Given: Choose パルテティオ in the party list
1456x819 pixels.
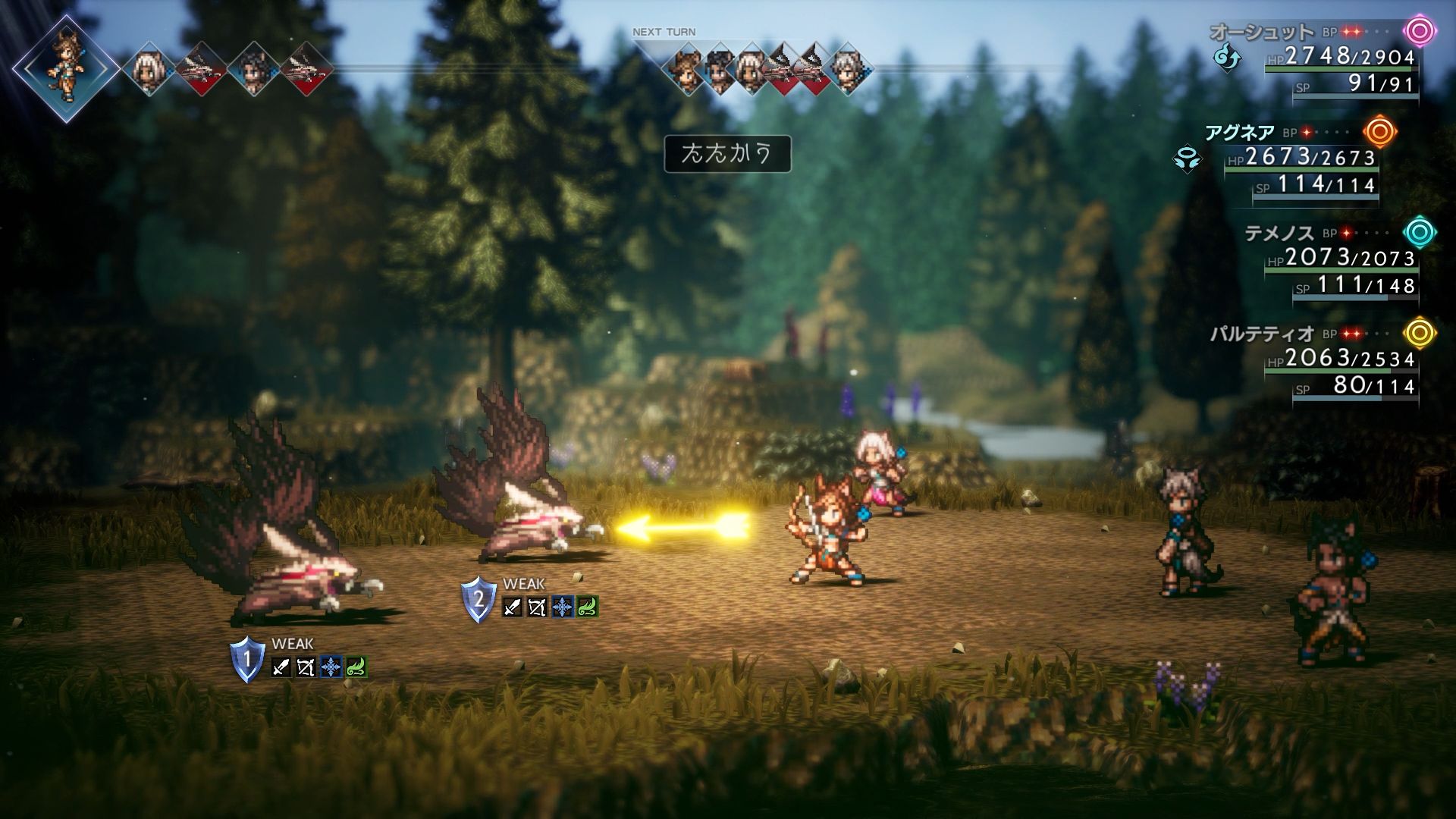Looking at the screenshot, I should coord(1262,334).
